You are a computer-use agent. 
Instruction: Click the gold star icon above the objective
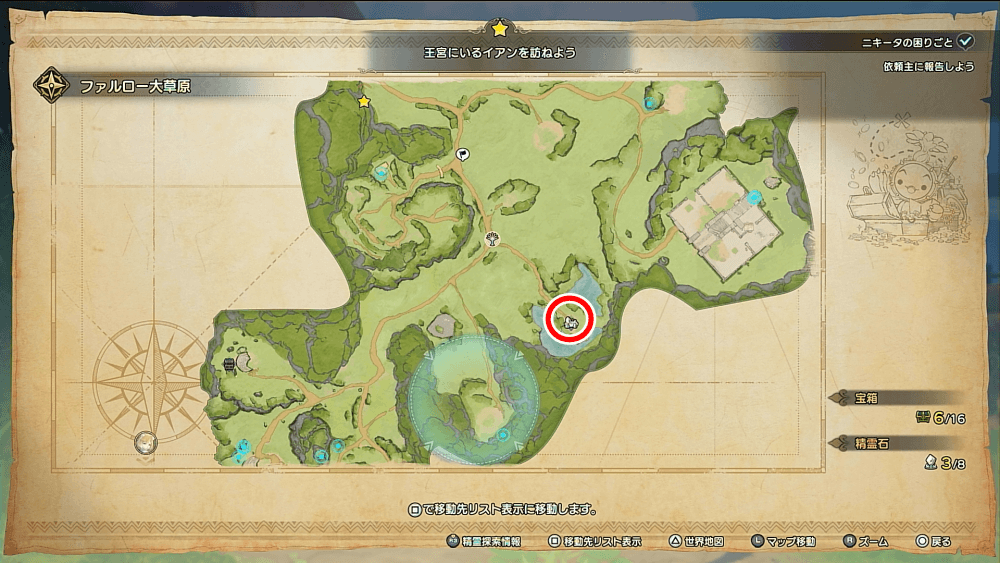coord(499,28)
